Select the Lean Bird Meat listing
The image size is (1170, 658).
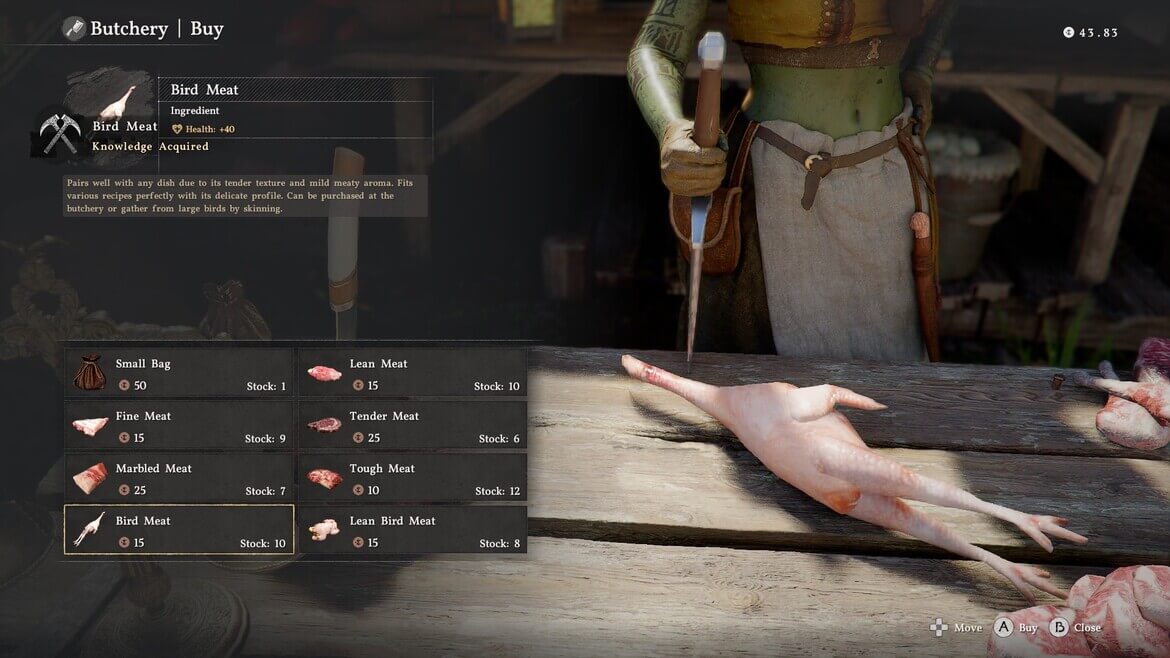pyautogui.click(x=412, y=530)
